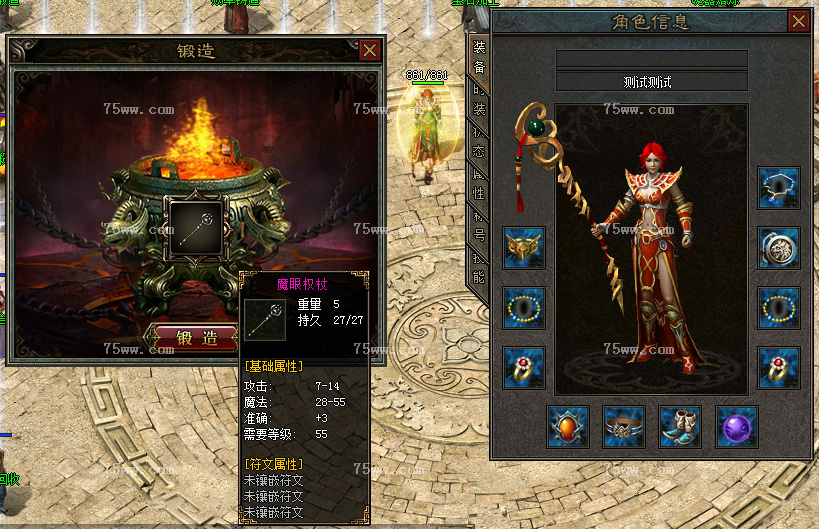Select the boots equipment slot
The image size is (819, 529).
pyautogui.click(x=679, y=427)
